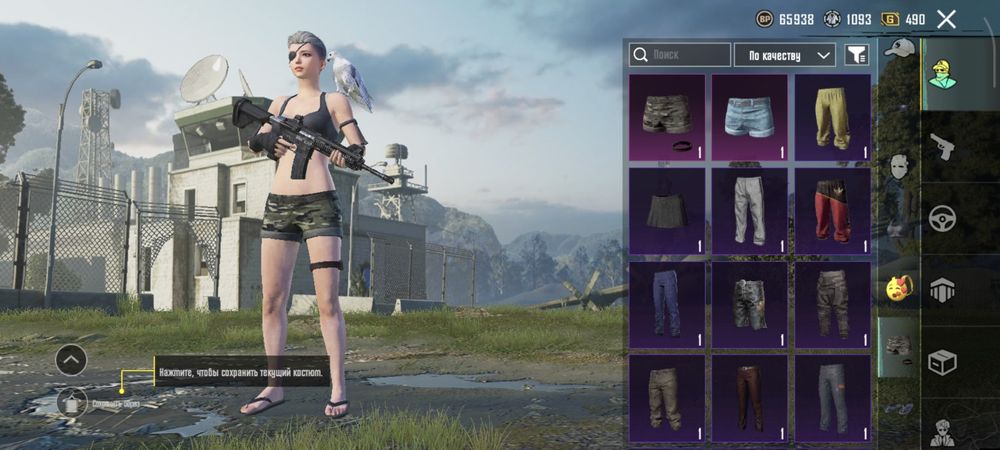Select the yellow pants item
The width and height of the screenshot is (1000, 450).
pos(832,117)
